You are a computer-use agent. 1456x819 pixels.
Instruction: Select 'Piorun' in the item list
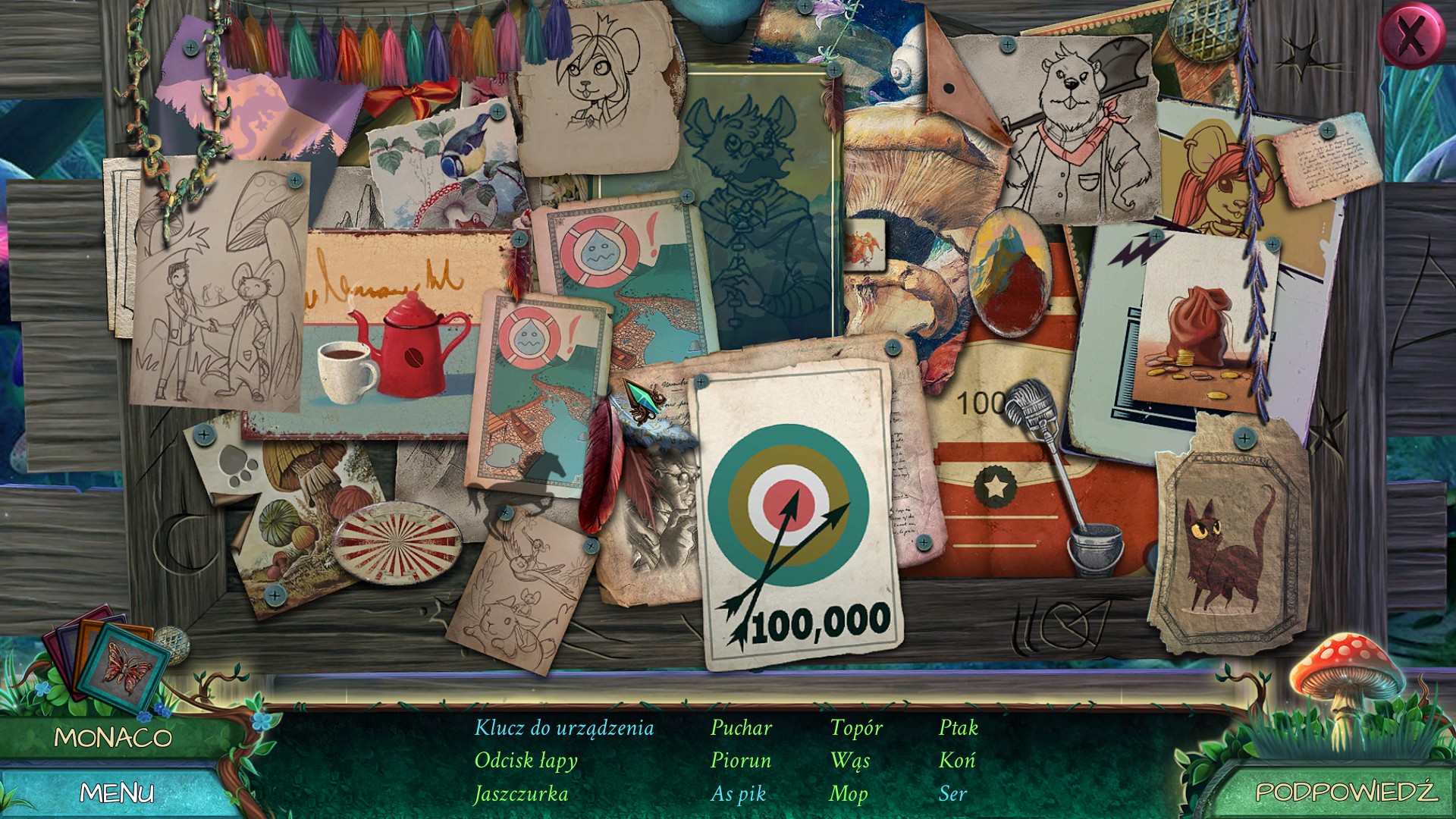coord(740,761)
